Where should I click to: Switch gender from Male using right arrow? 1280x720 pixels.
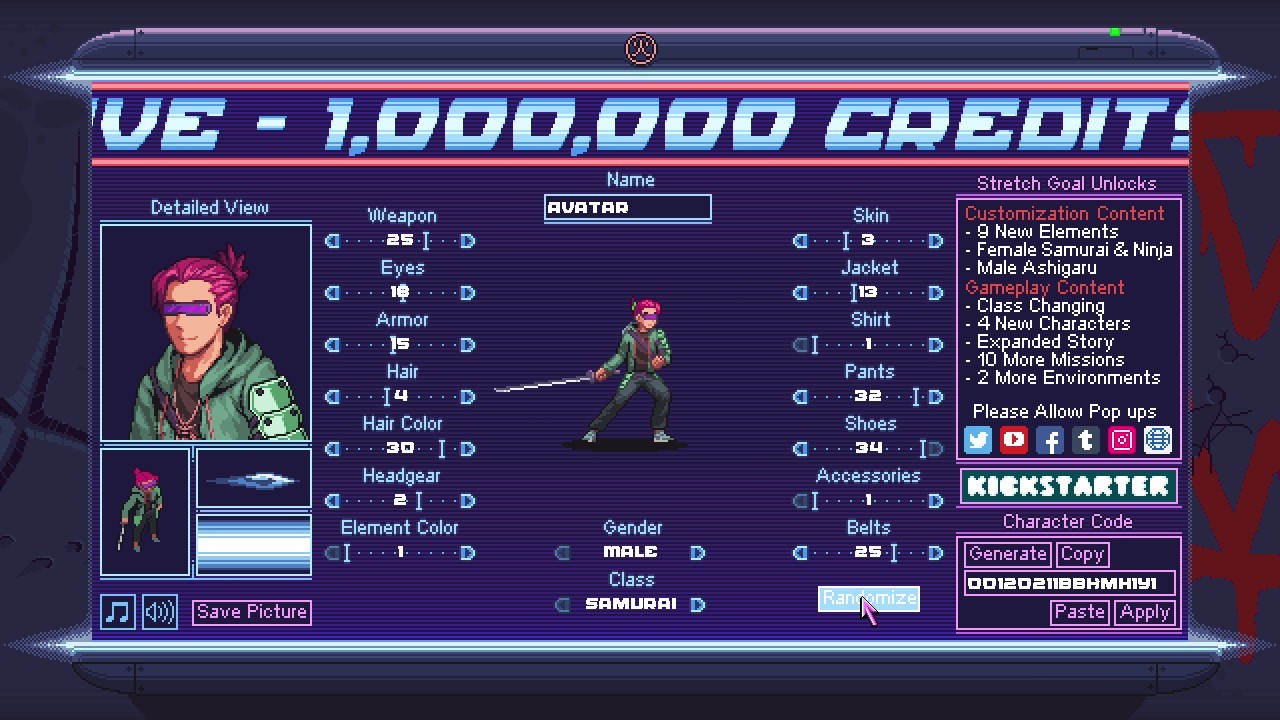pos(697,551)
